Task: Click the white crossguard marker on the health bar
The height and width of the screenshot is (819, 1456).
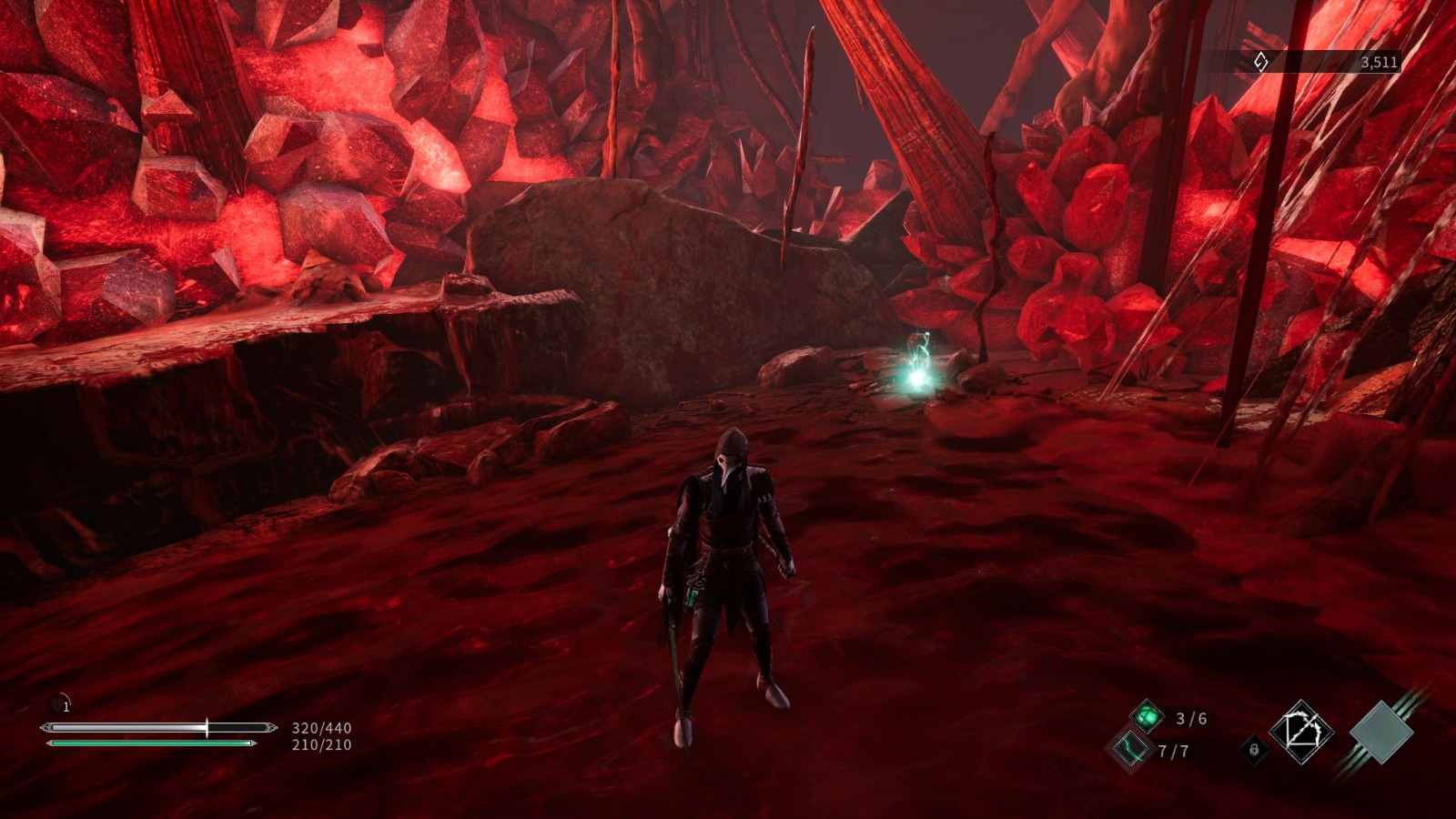Action: point(207,728)
